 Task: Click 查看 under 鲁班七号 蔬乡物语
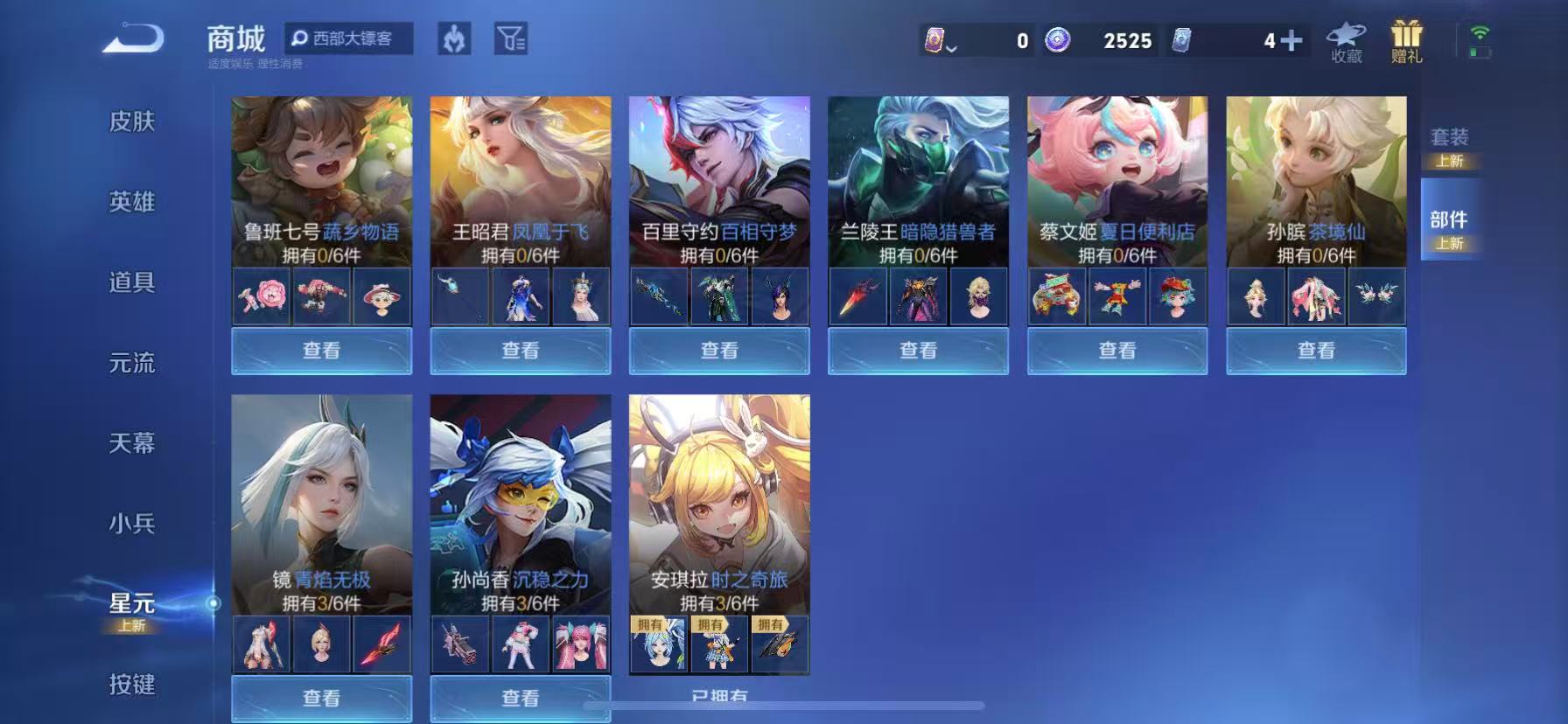point(320,351)
